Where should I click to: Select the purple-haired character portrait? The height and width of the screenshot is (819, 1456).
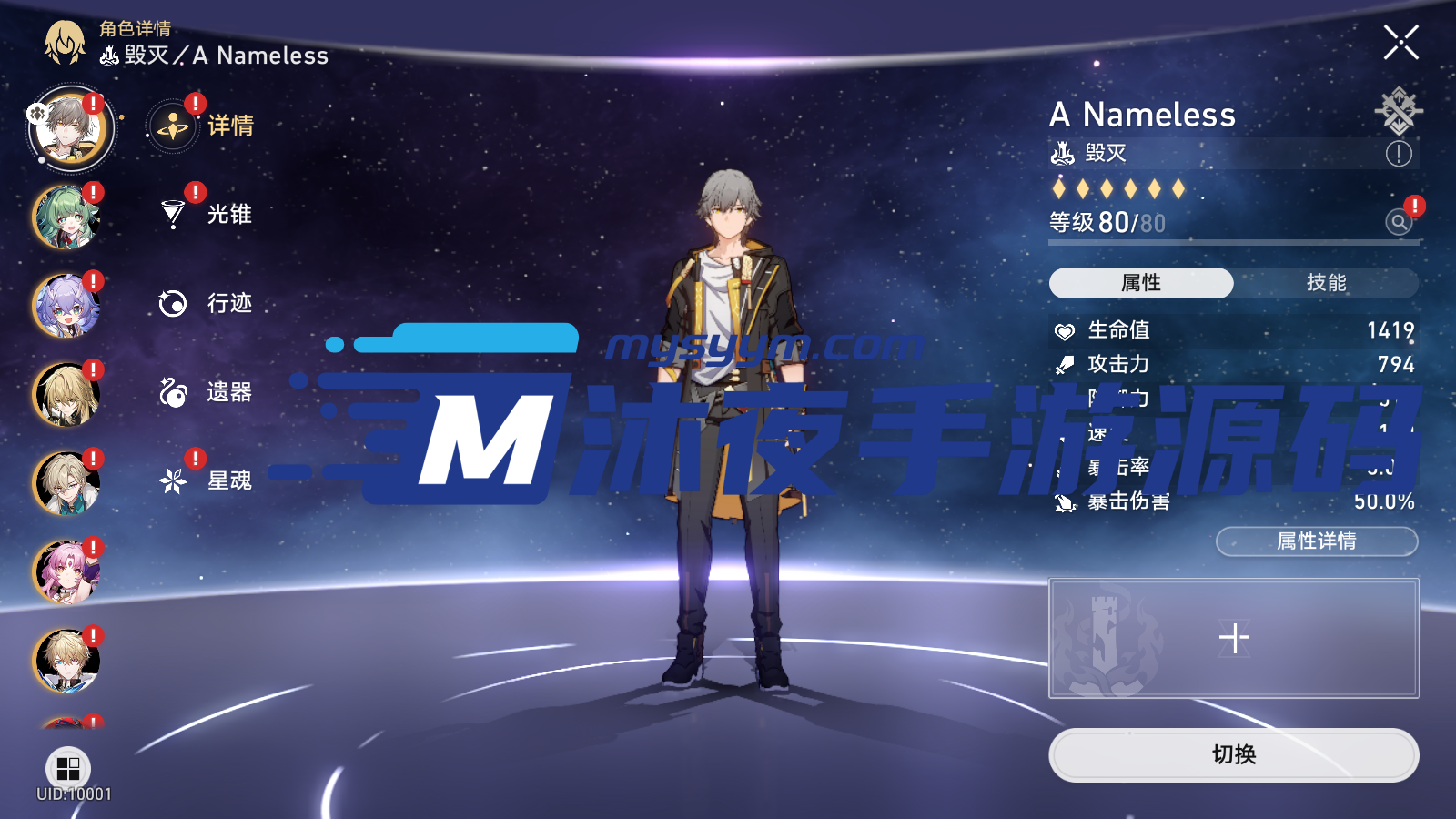[x=64, y=307]
